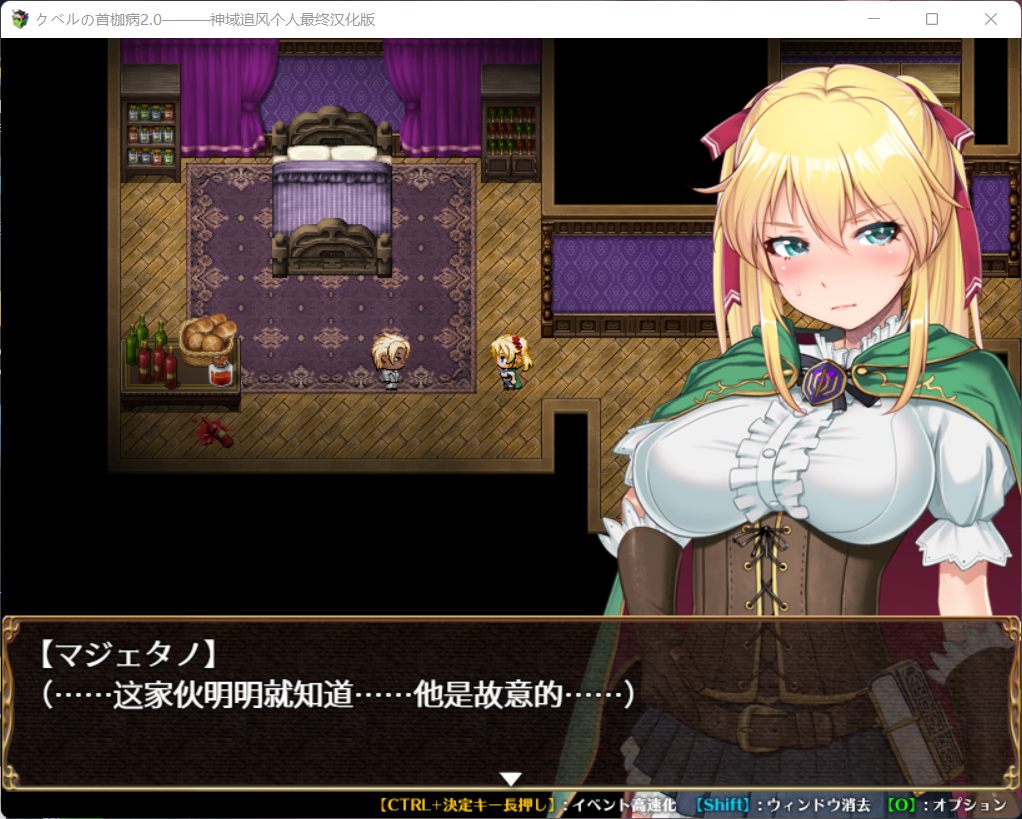Close the game window
The image size is (1022, 819).
[990, 19]
